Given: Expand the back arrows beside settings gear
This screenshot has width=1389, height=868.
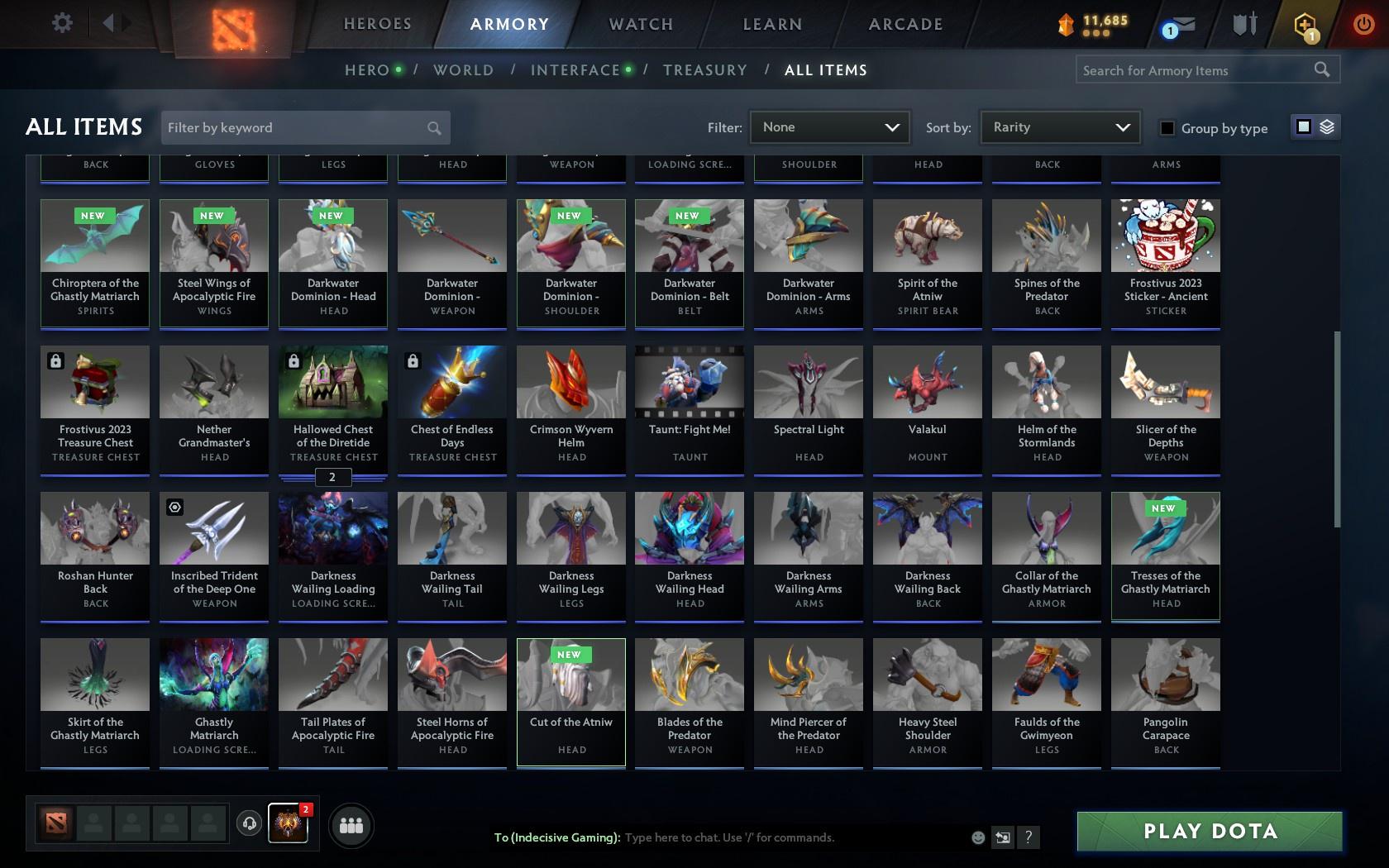Looking at the screenshot, I should (x=114, y=23).
